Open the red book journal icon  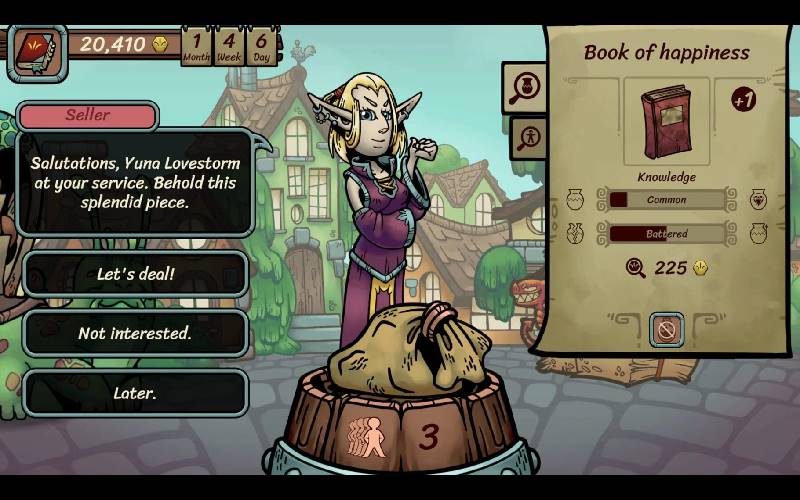tap(36, 51)
